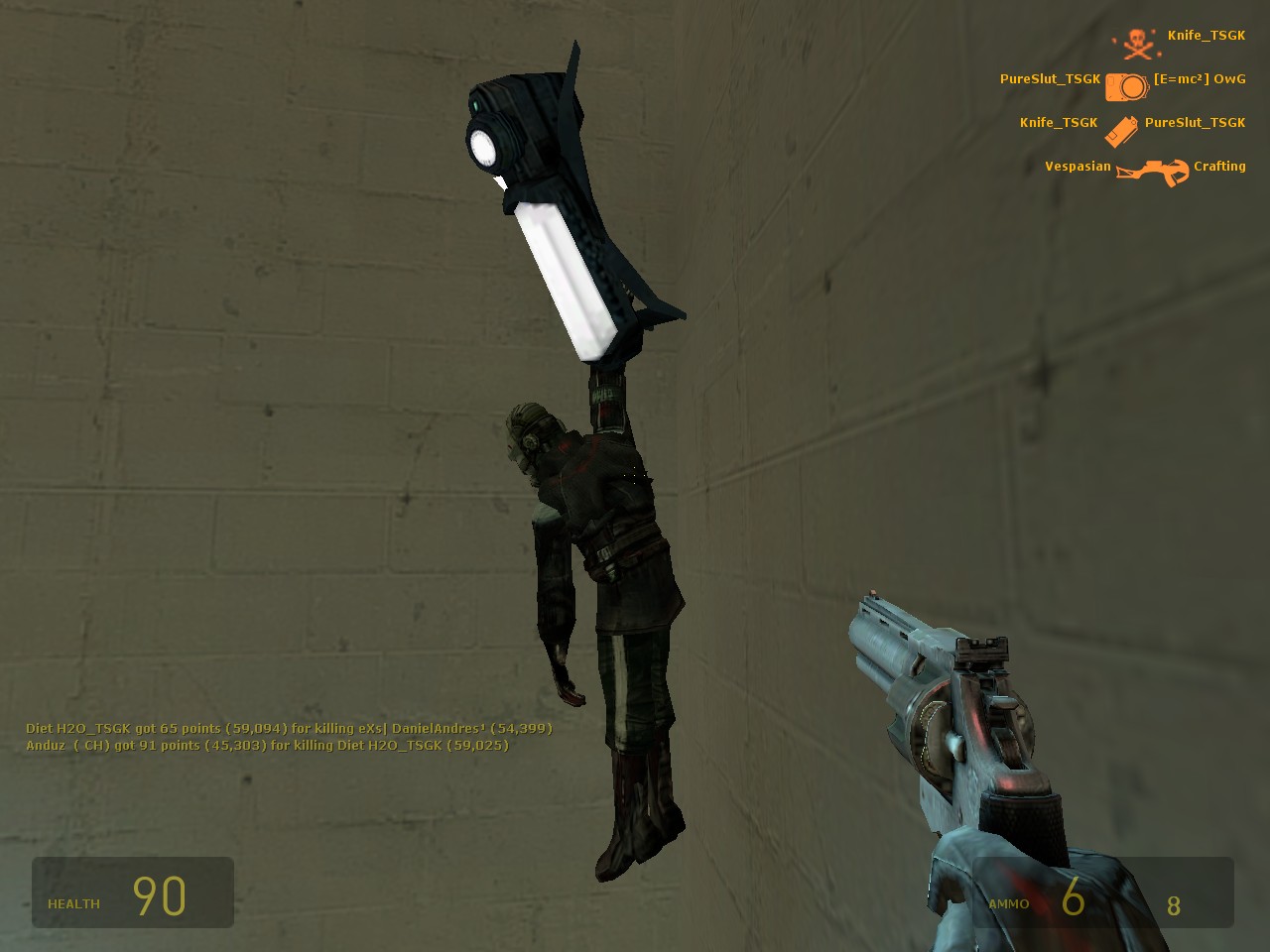Click the HEALTH label on the HUD
This screenshot has height=952, width=1270.
coord(73,903)
